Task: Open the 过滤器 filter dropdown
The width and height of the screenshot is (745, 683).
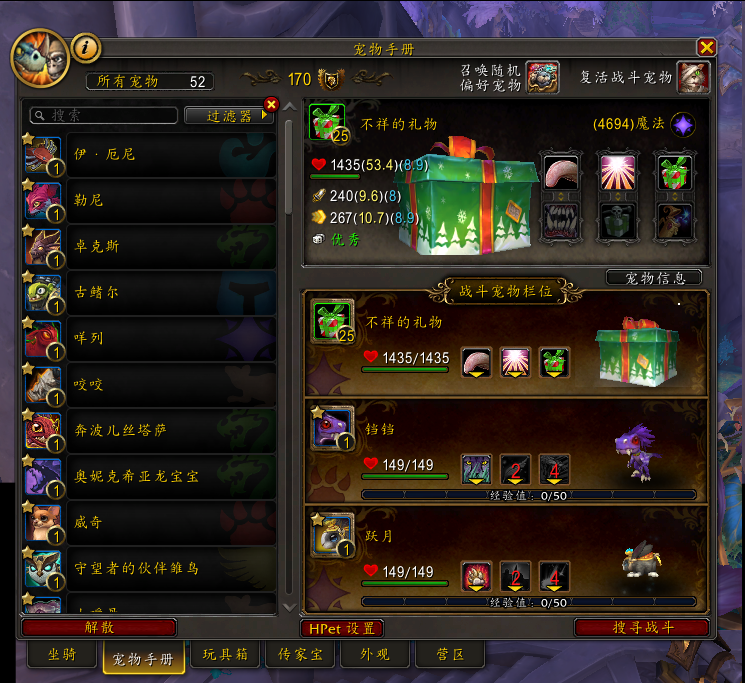Action: coord(229,116)
